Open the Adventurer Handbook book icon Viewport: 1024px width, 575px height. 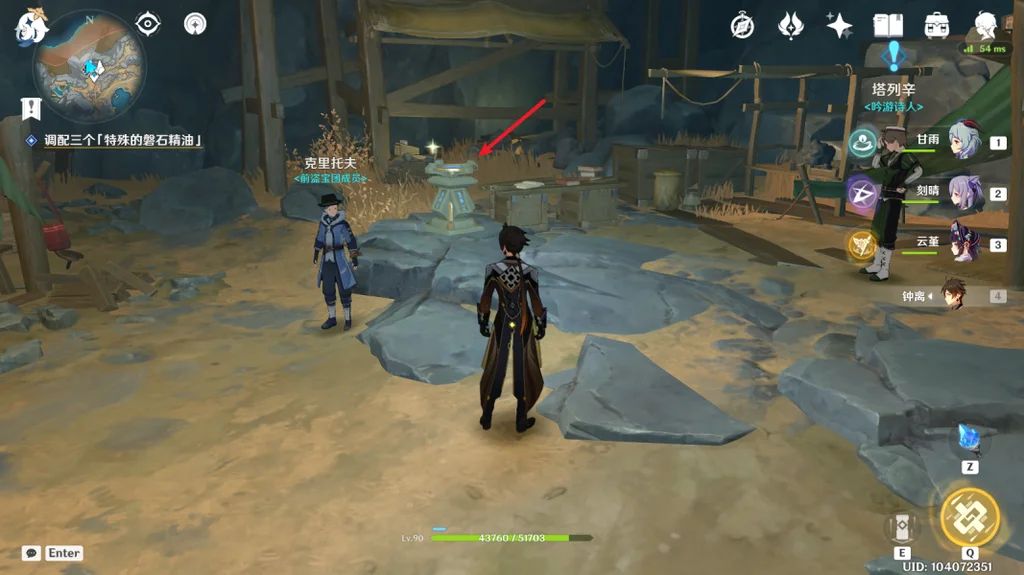pyautogui.click(x=888, y=25)
